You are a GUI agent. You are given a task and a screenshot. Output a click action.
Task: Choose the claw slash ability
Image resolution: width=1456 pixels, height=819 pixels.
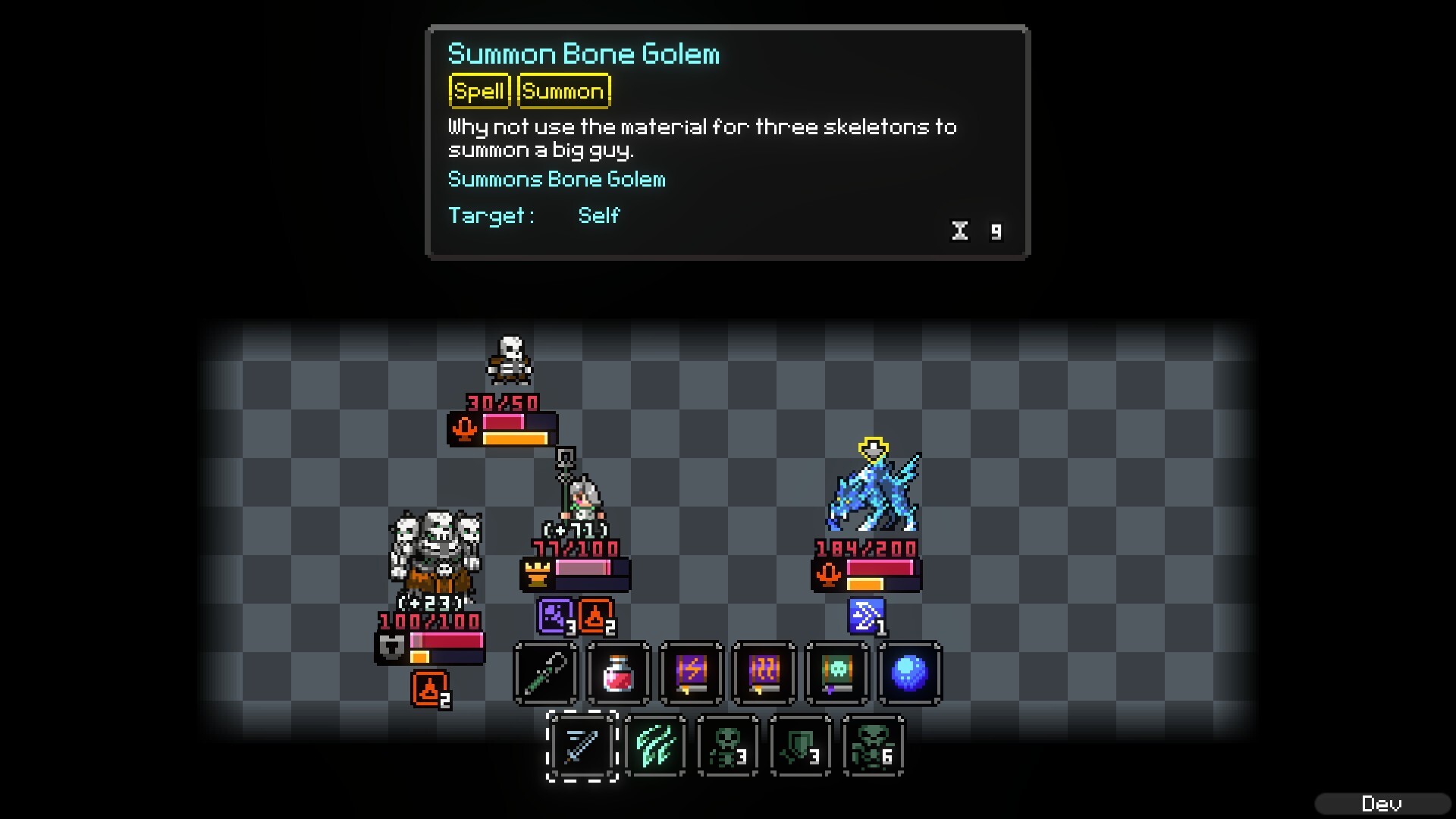click(x=656, y=747)
